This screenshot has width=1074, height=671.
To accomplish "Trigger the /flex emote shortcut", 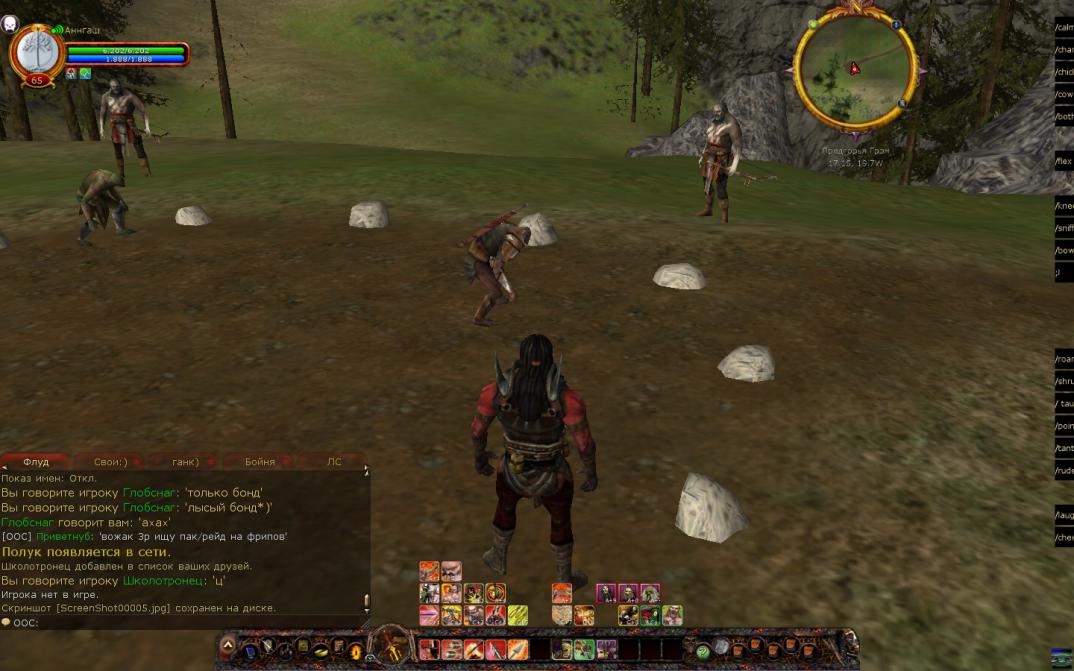I will 1064,161.
